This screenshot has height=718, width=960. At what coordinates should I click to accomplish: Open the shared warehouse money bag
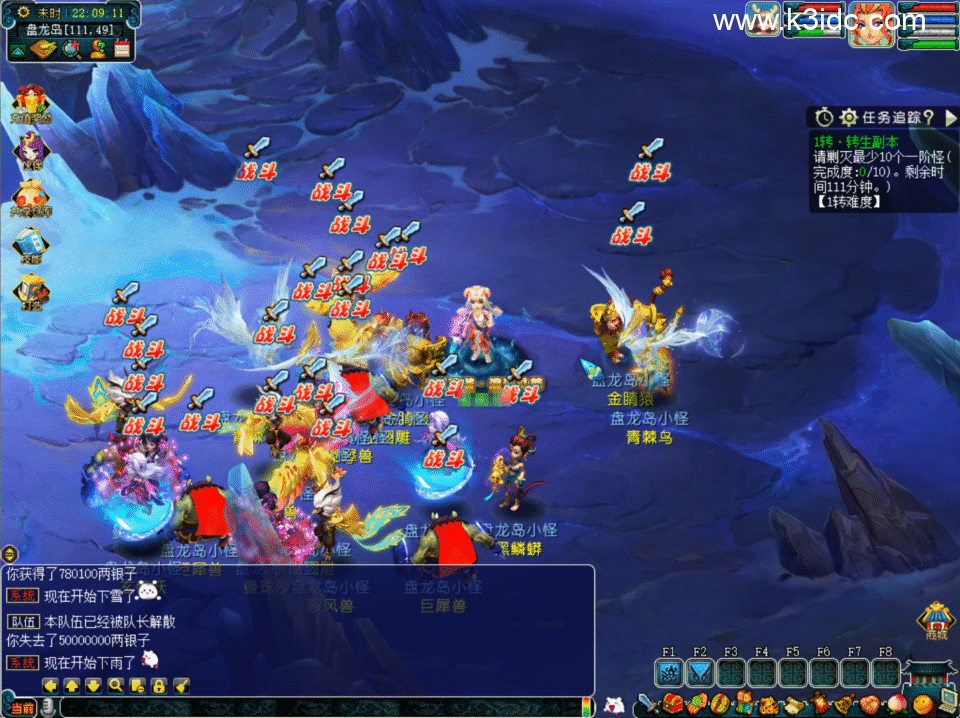[x=30, y=196]
